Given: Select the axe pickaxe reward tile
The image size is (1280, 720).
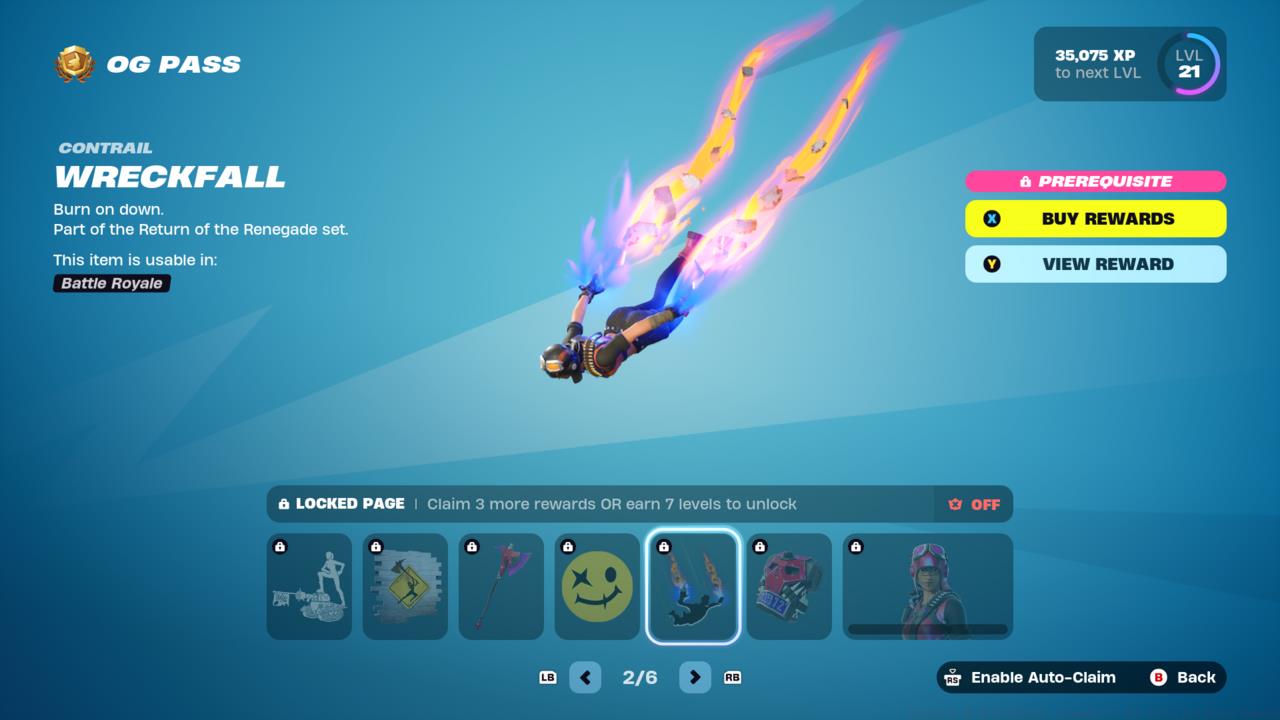Looking at the screenshot, I should pos(501,586).
